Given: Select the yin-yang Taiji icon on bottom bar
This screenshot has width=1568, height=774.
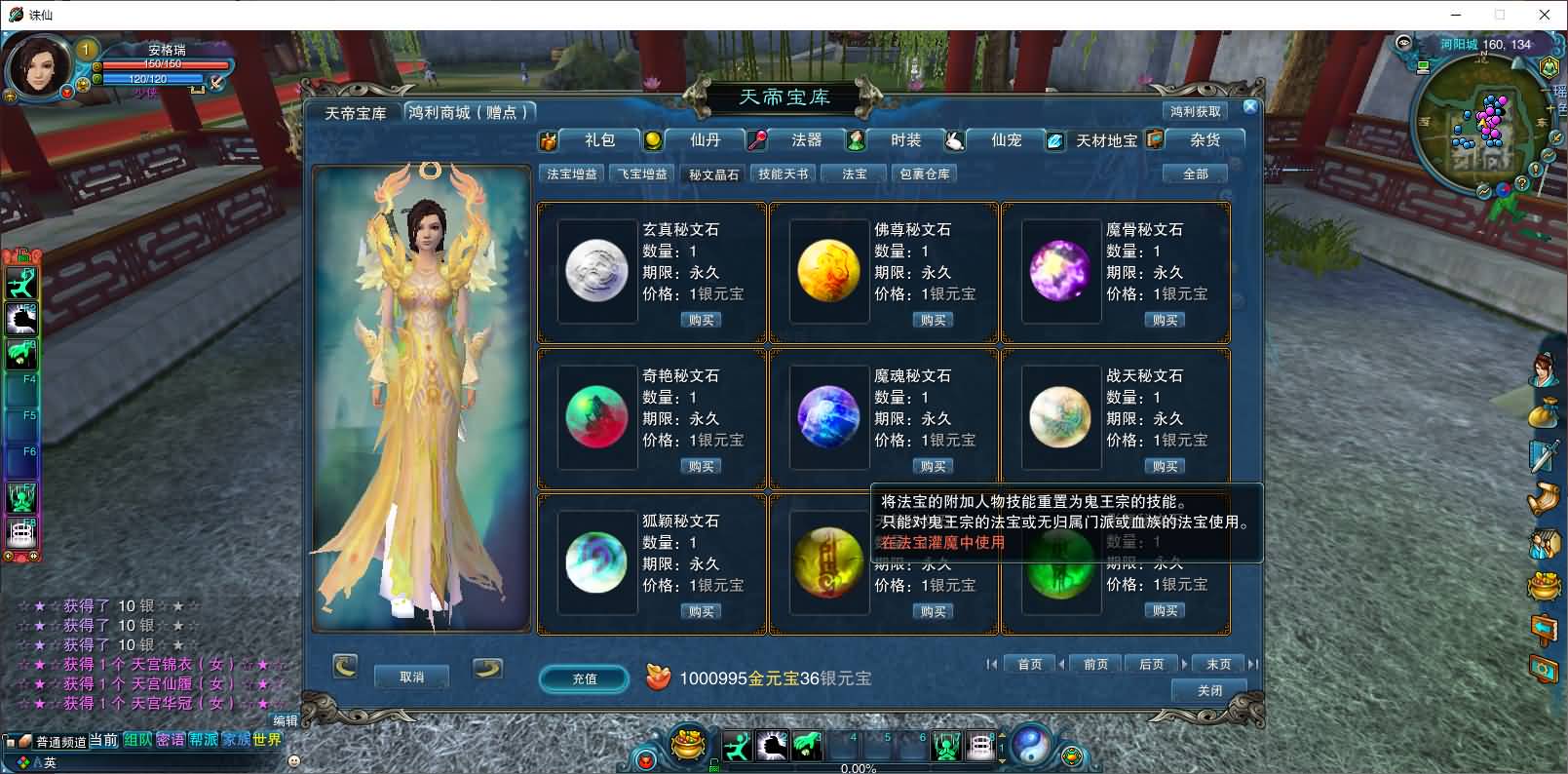Looking at the screenshot, I should click(x=1031, y=746).
